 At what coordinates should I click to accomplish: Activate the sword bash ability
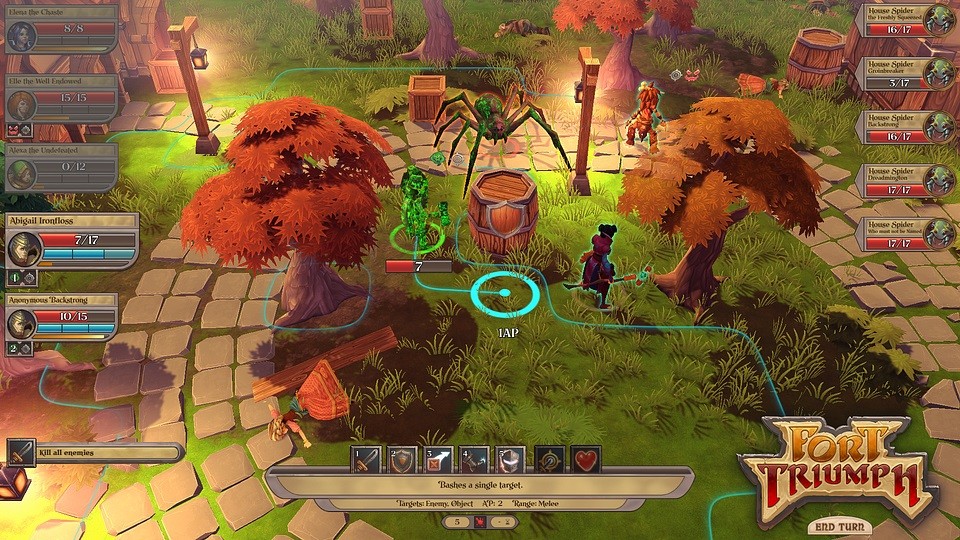pyautogui.click(x=366, y=460)
